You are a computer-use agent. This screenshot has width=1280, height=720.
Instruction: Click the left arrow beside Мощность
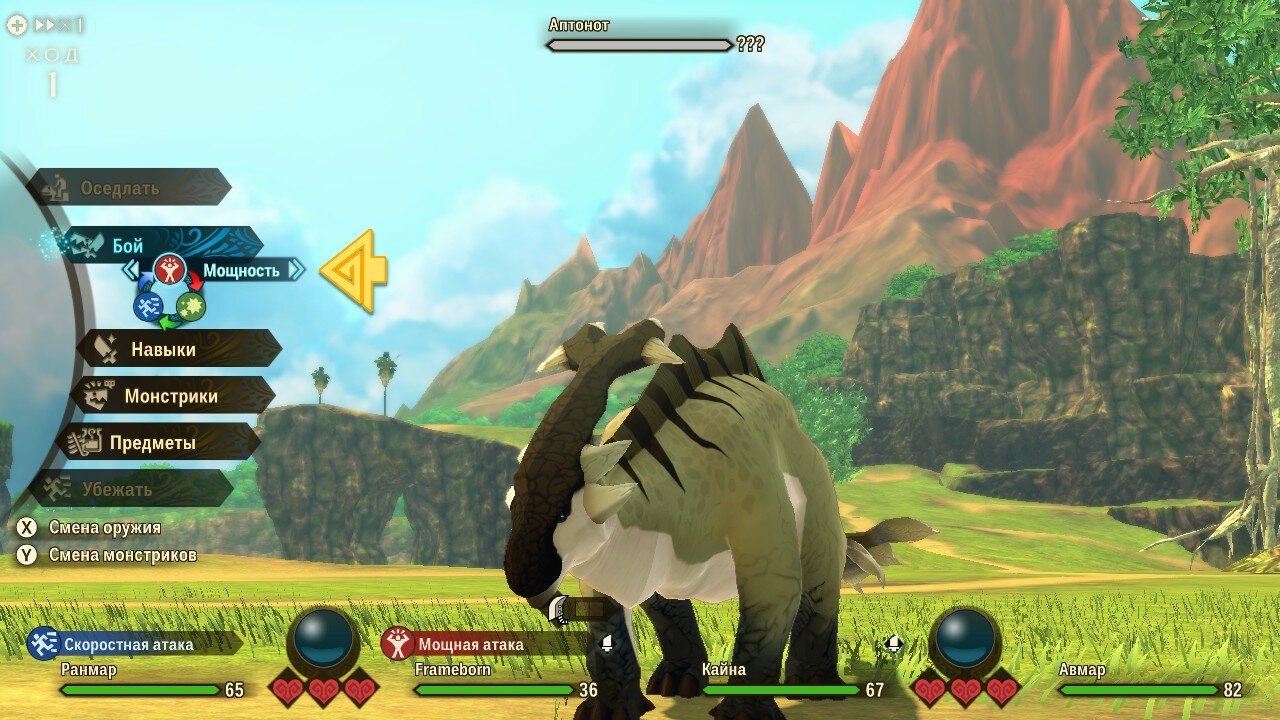pyautogui.click(x=131, y=269)
